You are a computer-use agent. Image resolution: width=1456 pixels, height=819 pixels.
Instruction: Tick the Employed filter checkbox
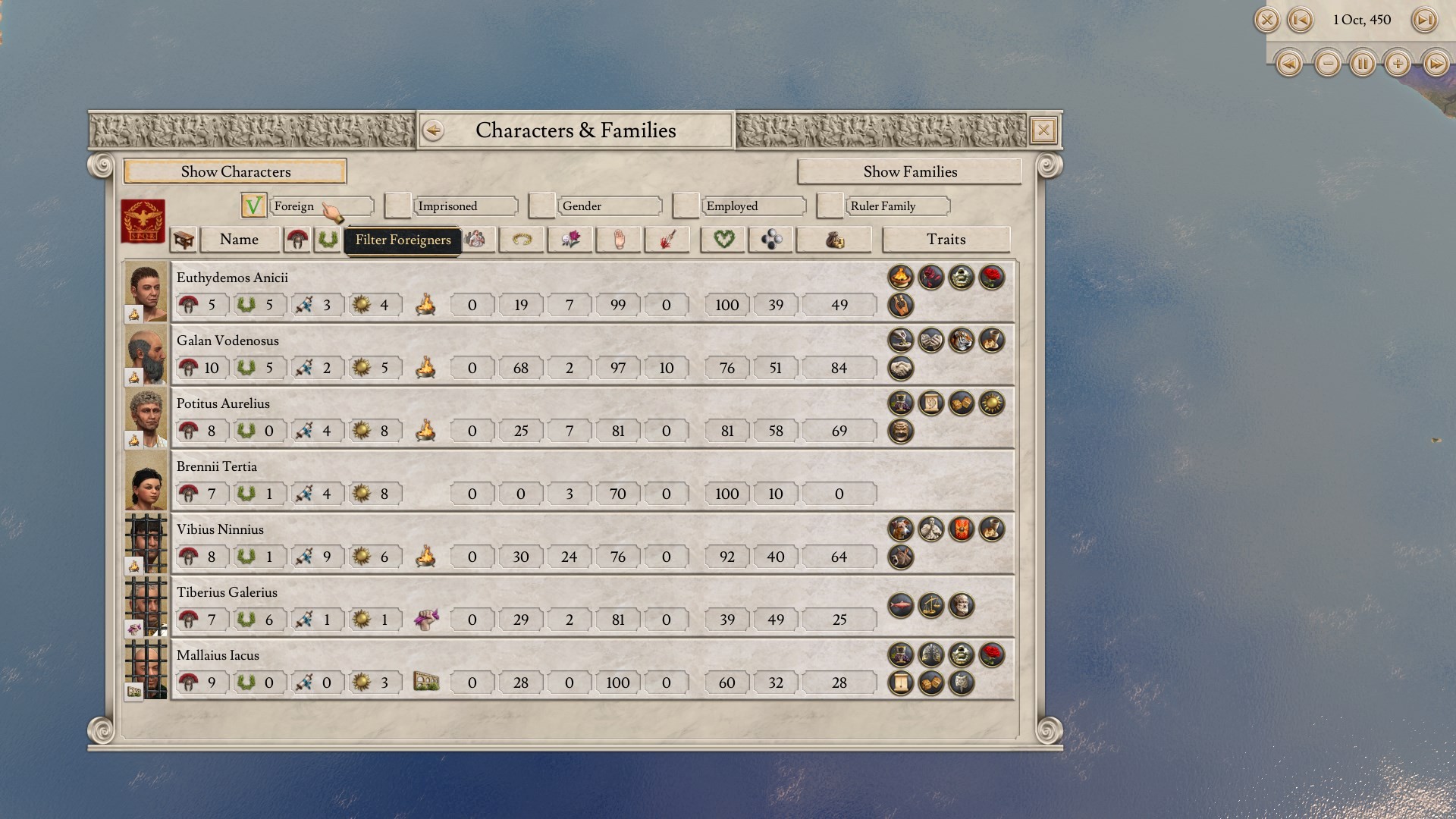686,206
